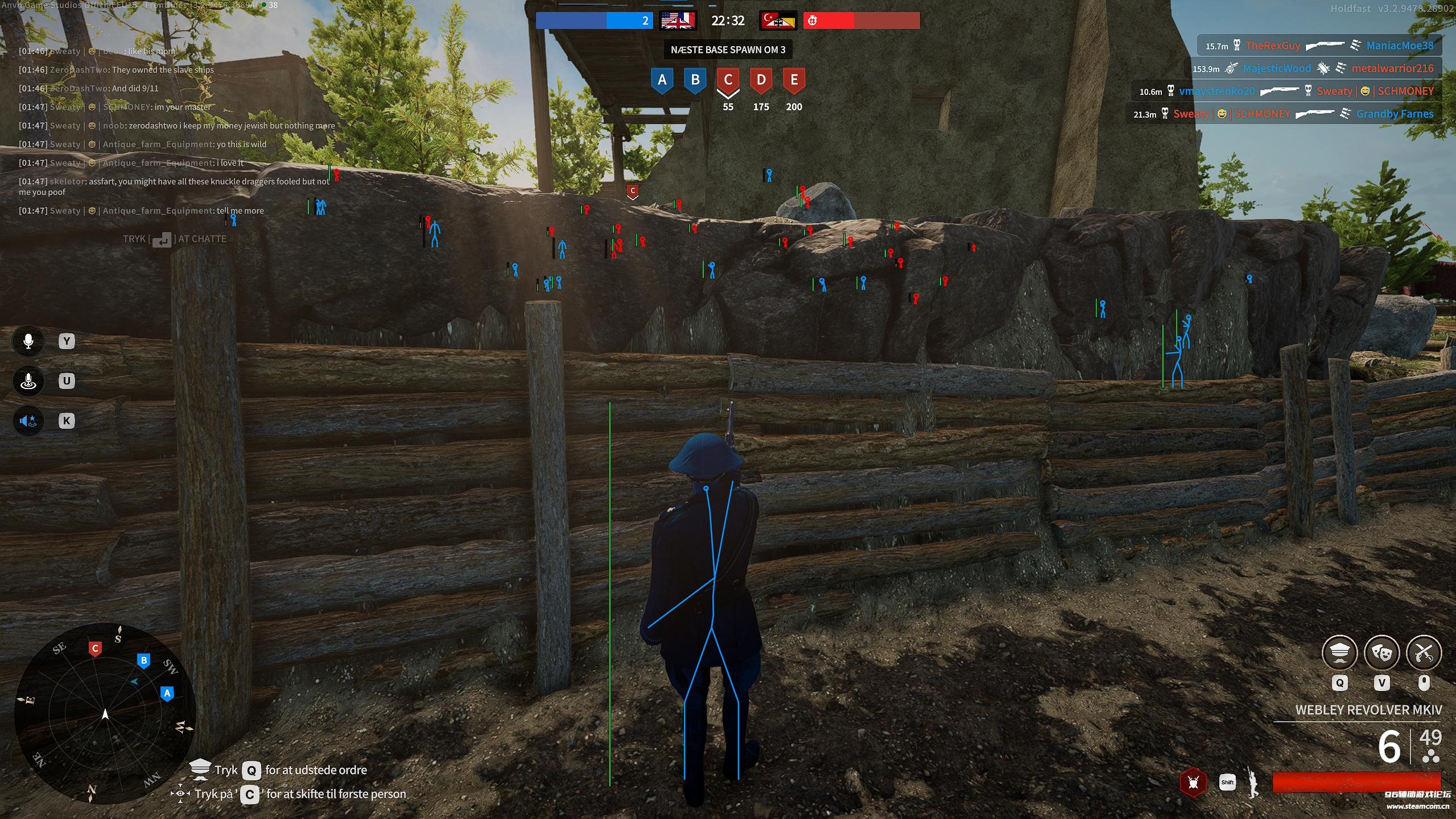The image size is (1456, 819).
Task: Open the officer orders hat icon
Action: pyautogui.click(x=1339, y=653)
